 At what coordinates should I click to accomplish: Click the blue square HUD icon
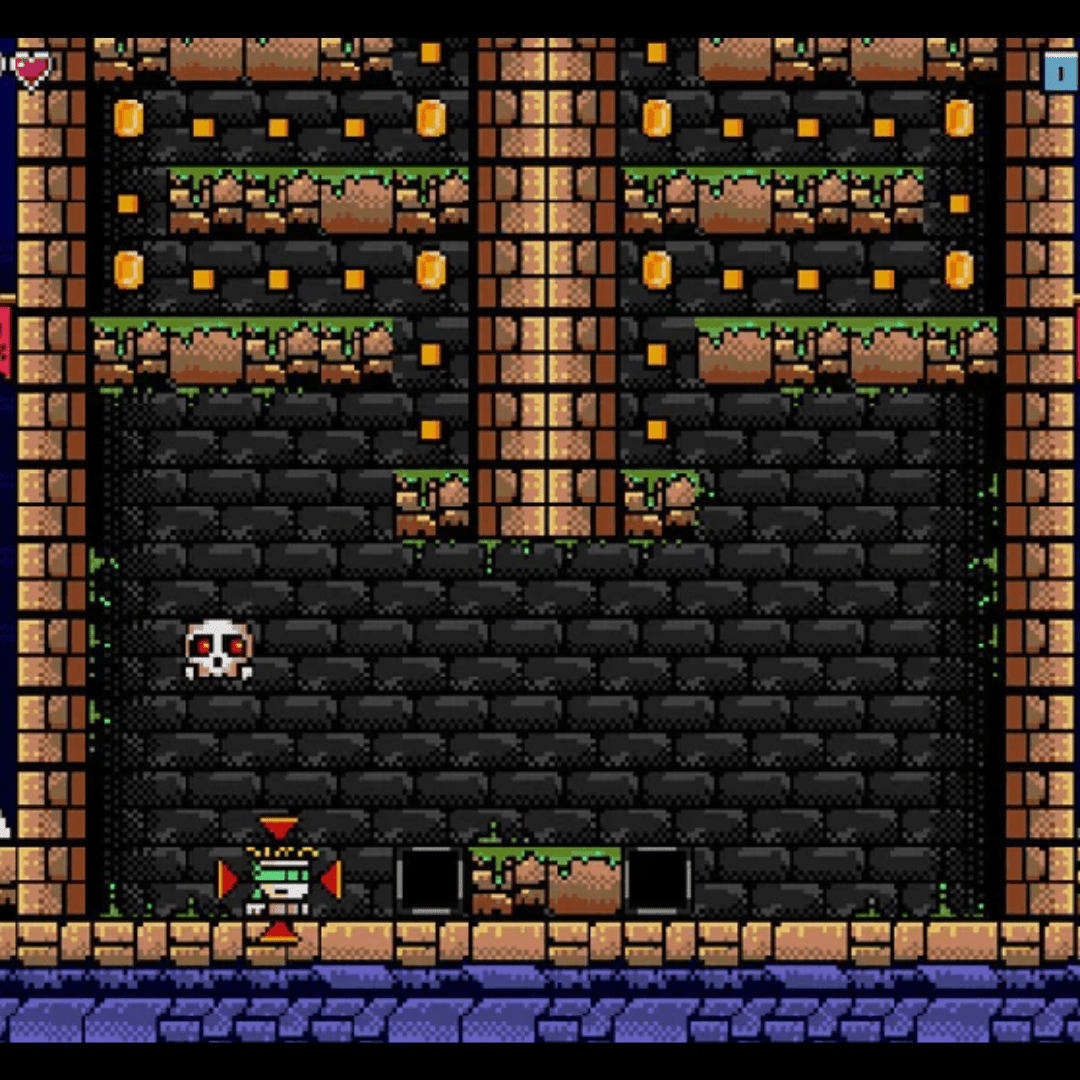point(1060,72)
